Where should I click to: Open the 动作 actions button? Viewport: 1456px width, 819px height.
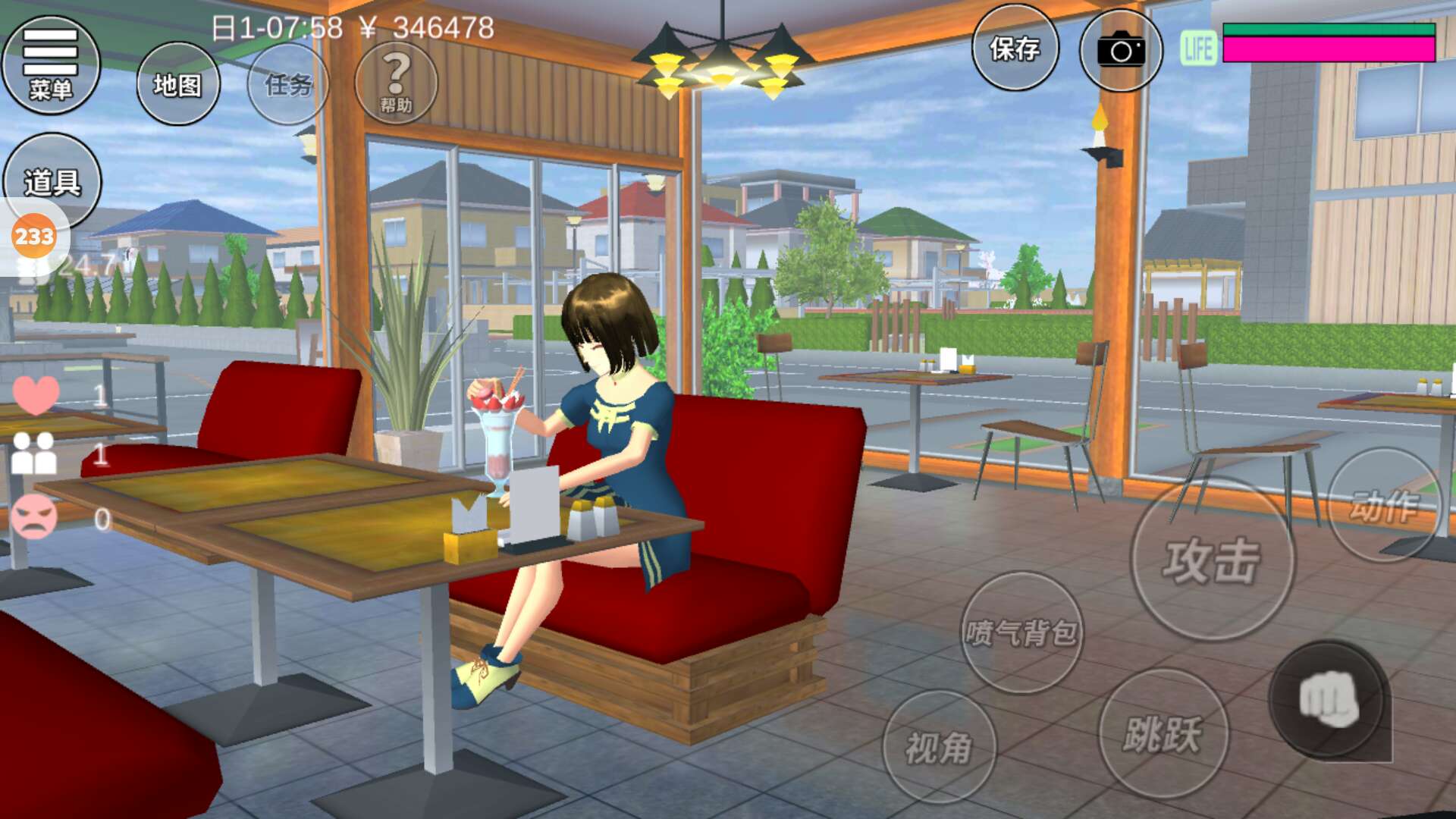click(x=1384, y=506)
